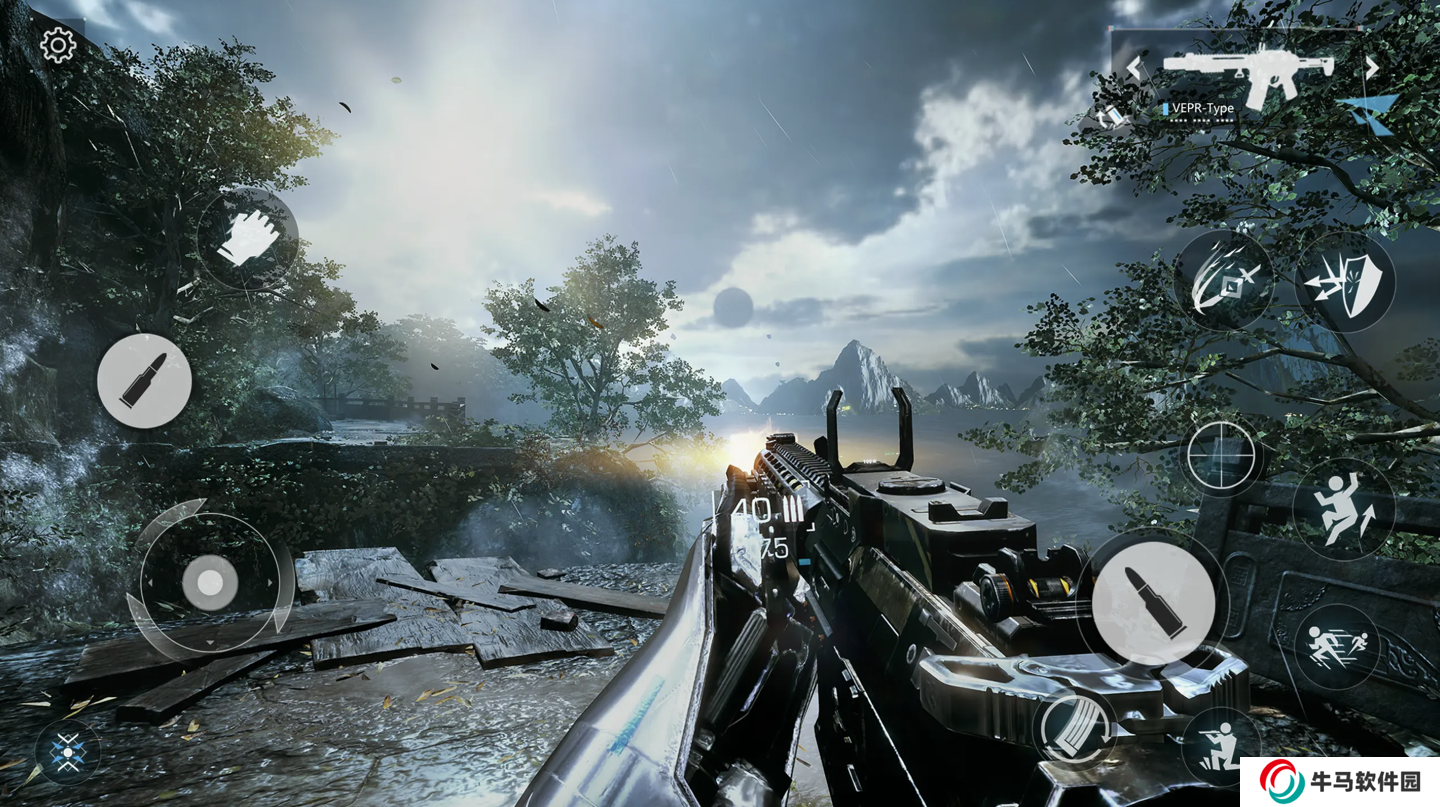Tap the glove melee attack button
1440x807 pixels.
246,239
